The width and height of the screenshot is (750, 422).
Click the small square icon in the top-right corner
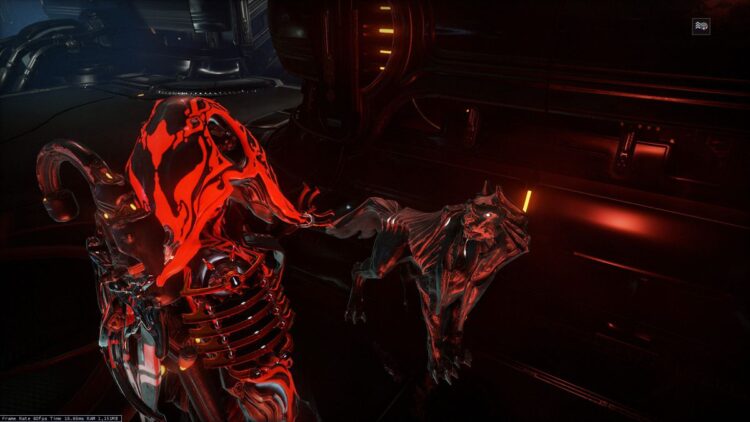[x=701, y=27]
